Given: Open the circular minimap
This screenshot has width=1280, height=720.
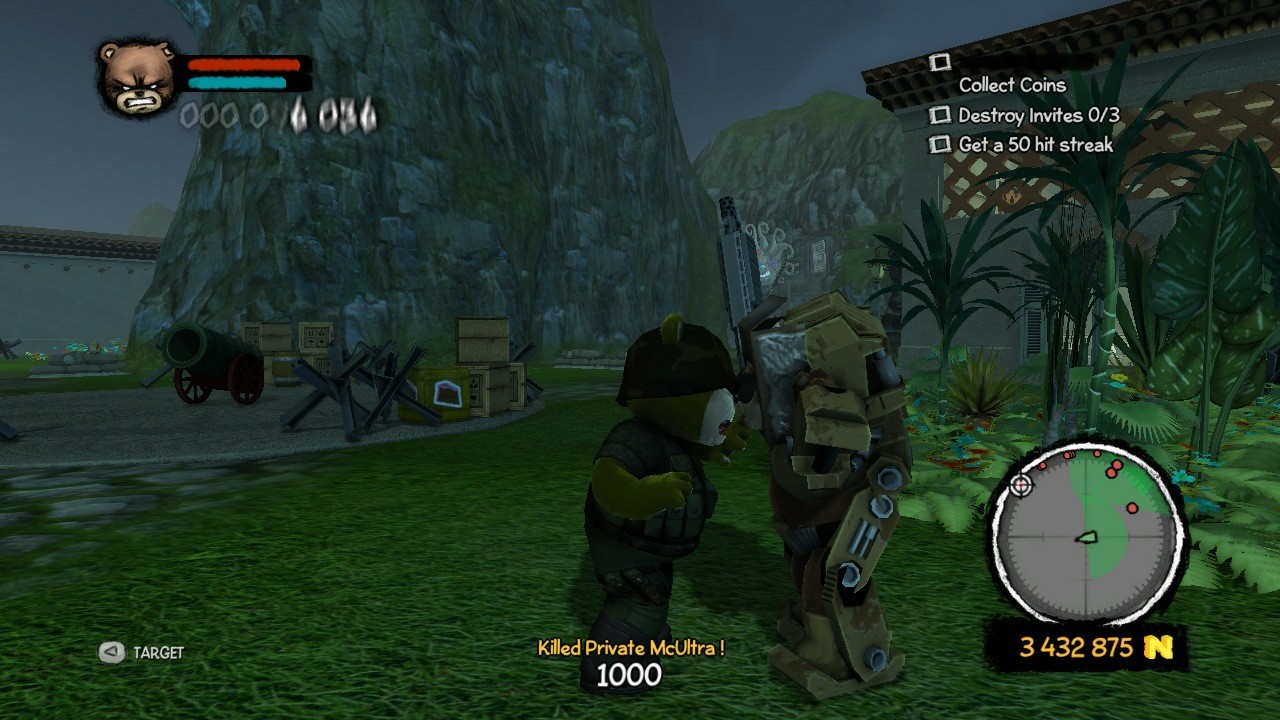Looking at the screenshot, I should (1086, 535).
